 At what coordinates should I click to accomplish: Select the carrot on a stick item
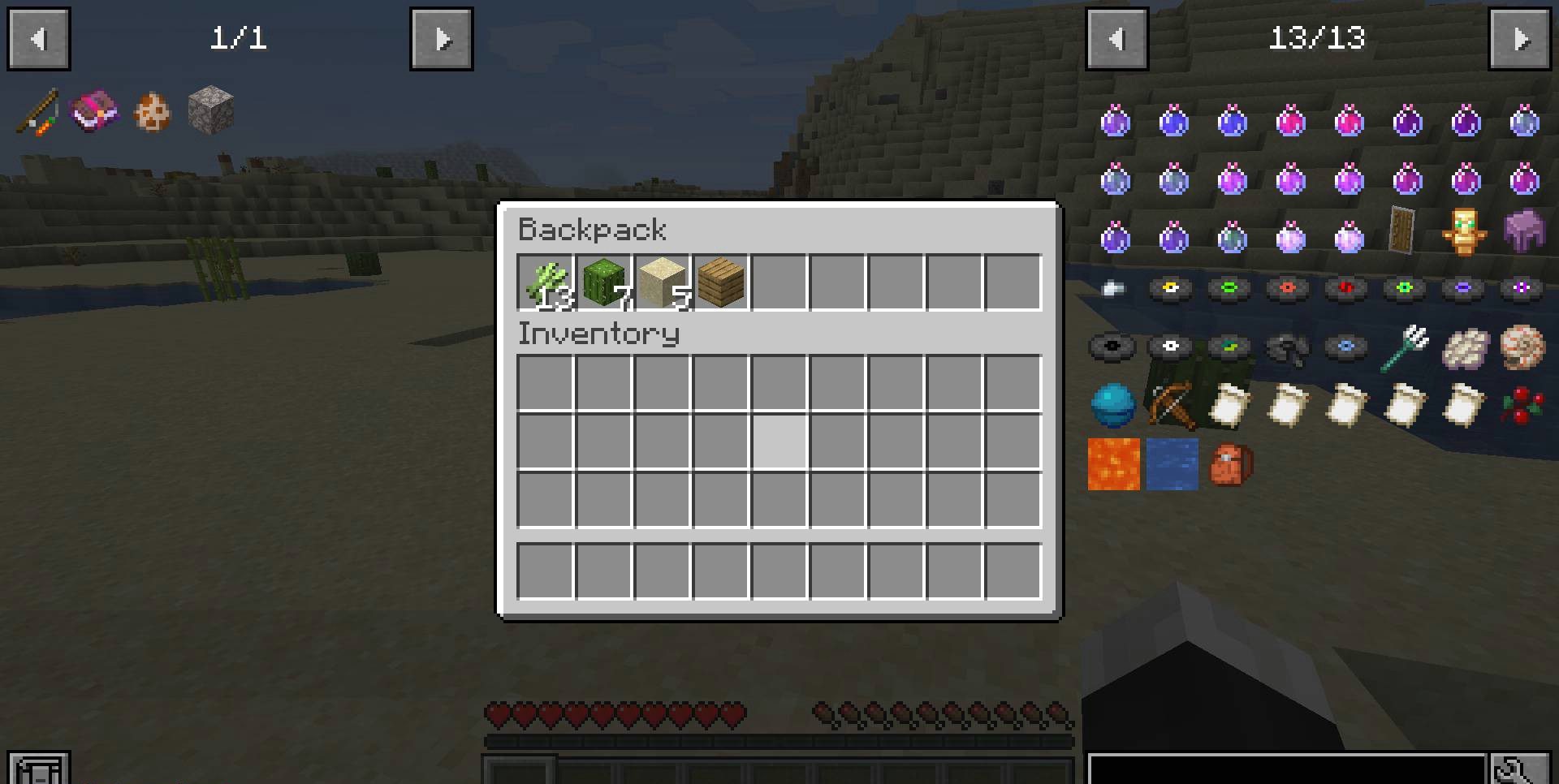tap(37, 110)
